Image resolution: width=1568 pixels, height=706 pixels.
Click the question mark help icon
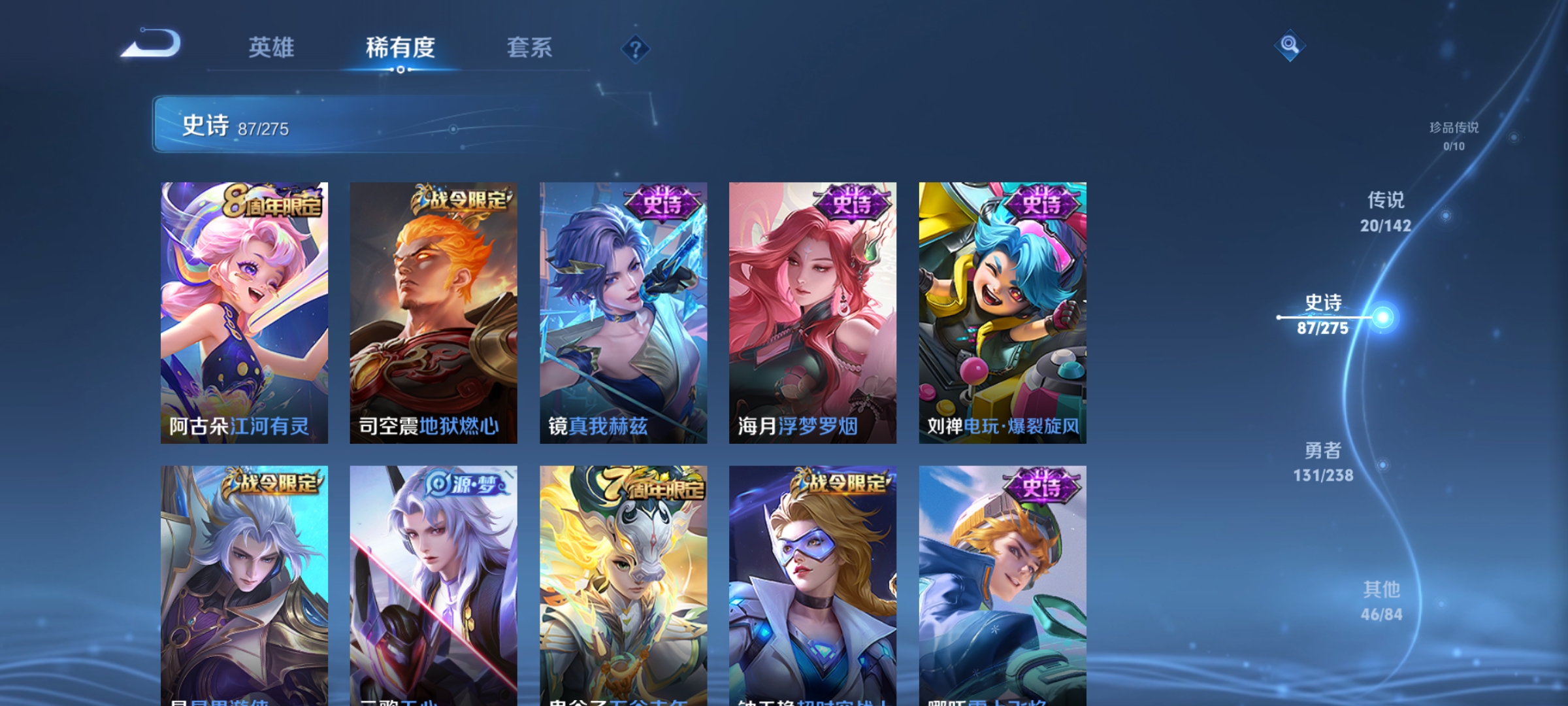click(x=634, y=48)
